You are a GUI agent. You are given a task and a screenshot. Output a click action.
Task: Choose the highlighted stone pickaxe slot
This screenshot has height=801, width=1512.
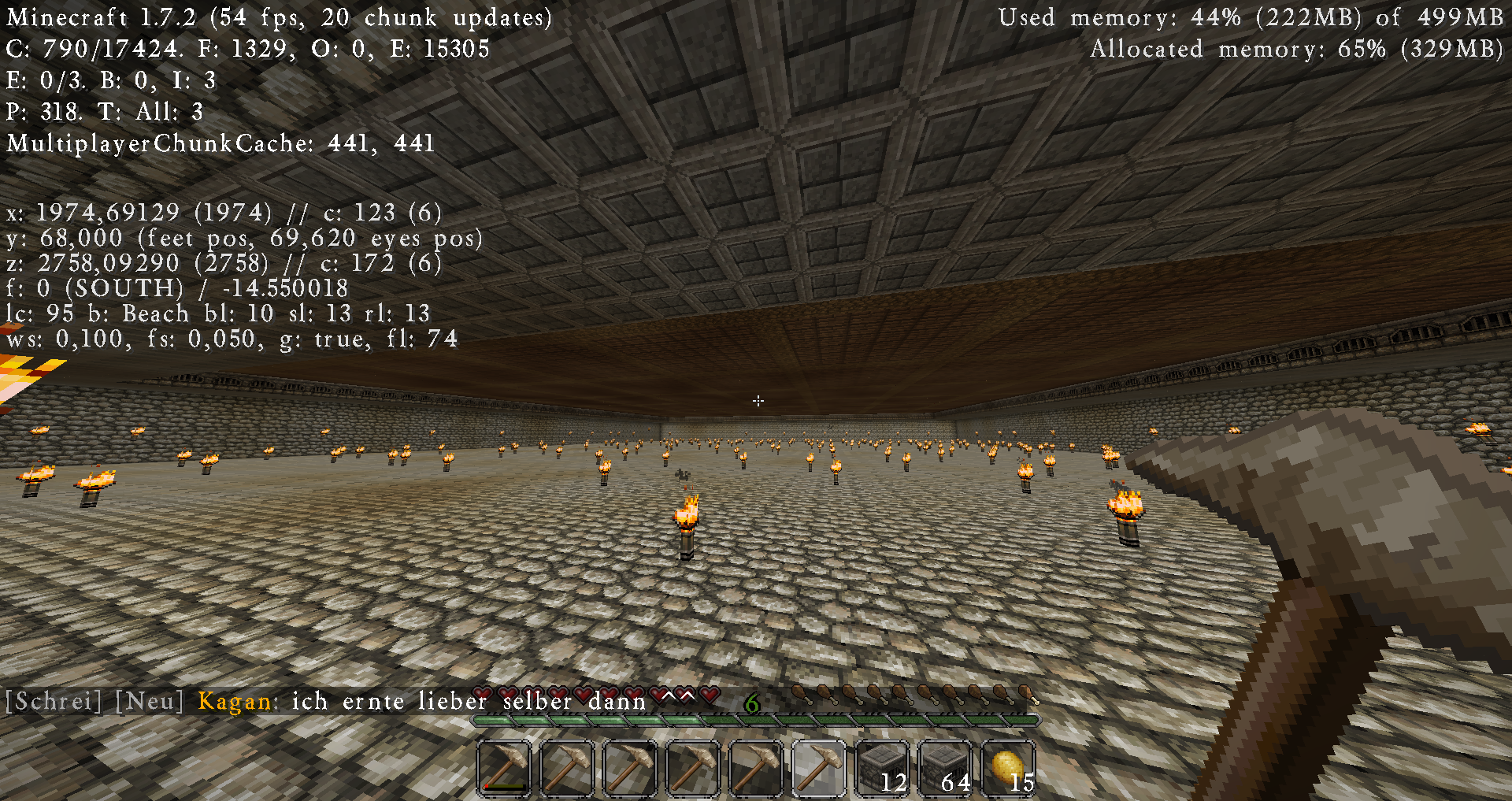819,768
